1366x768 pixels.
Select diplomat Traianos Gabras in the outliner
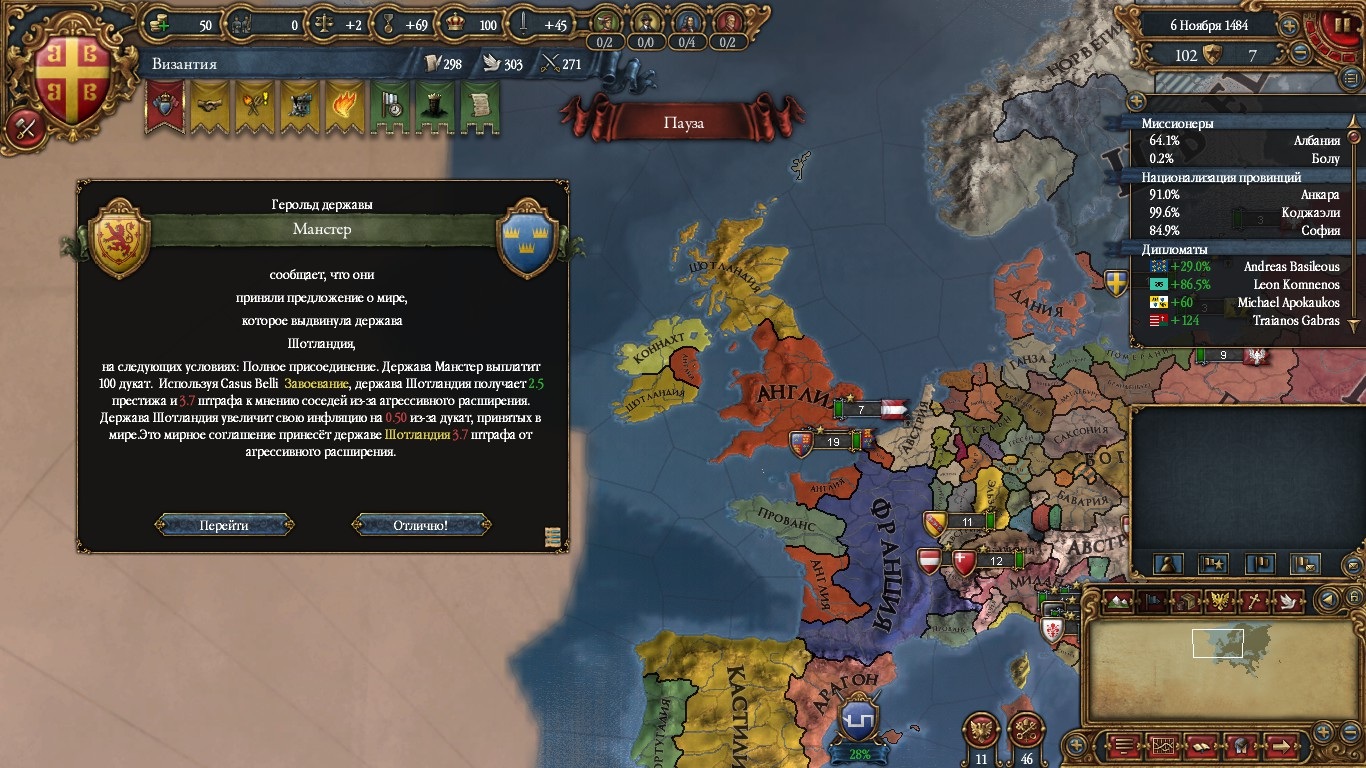pos(1291,321)
